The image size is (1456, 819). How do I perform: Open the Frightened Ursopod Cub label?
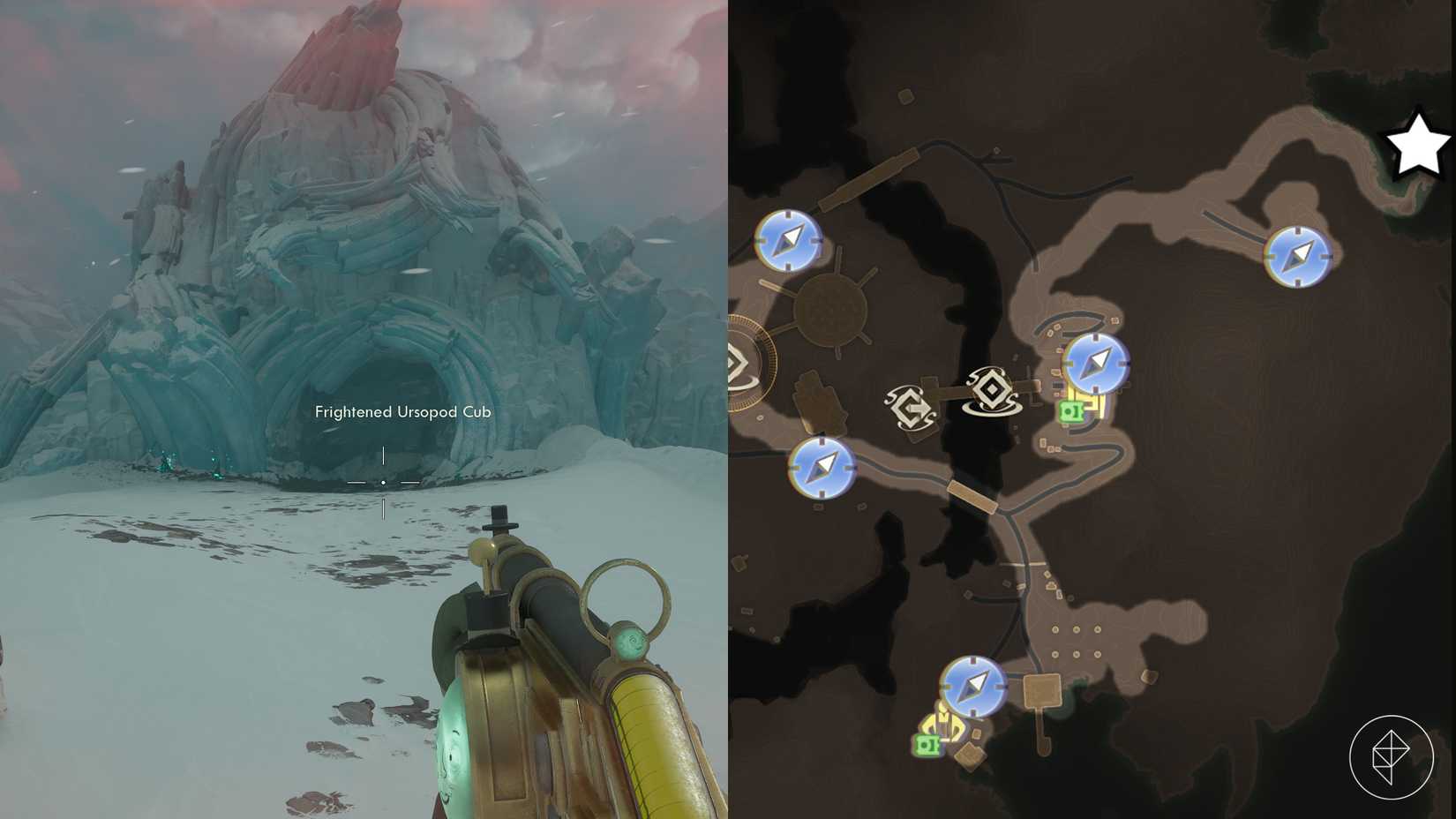(403, 411)
